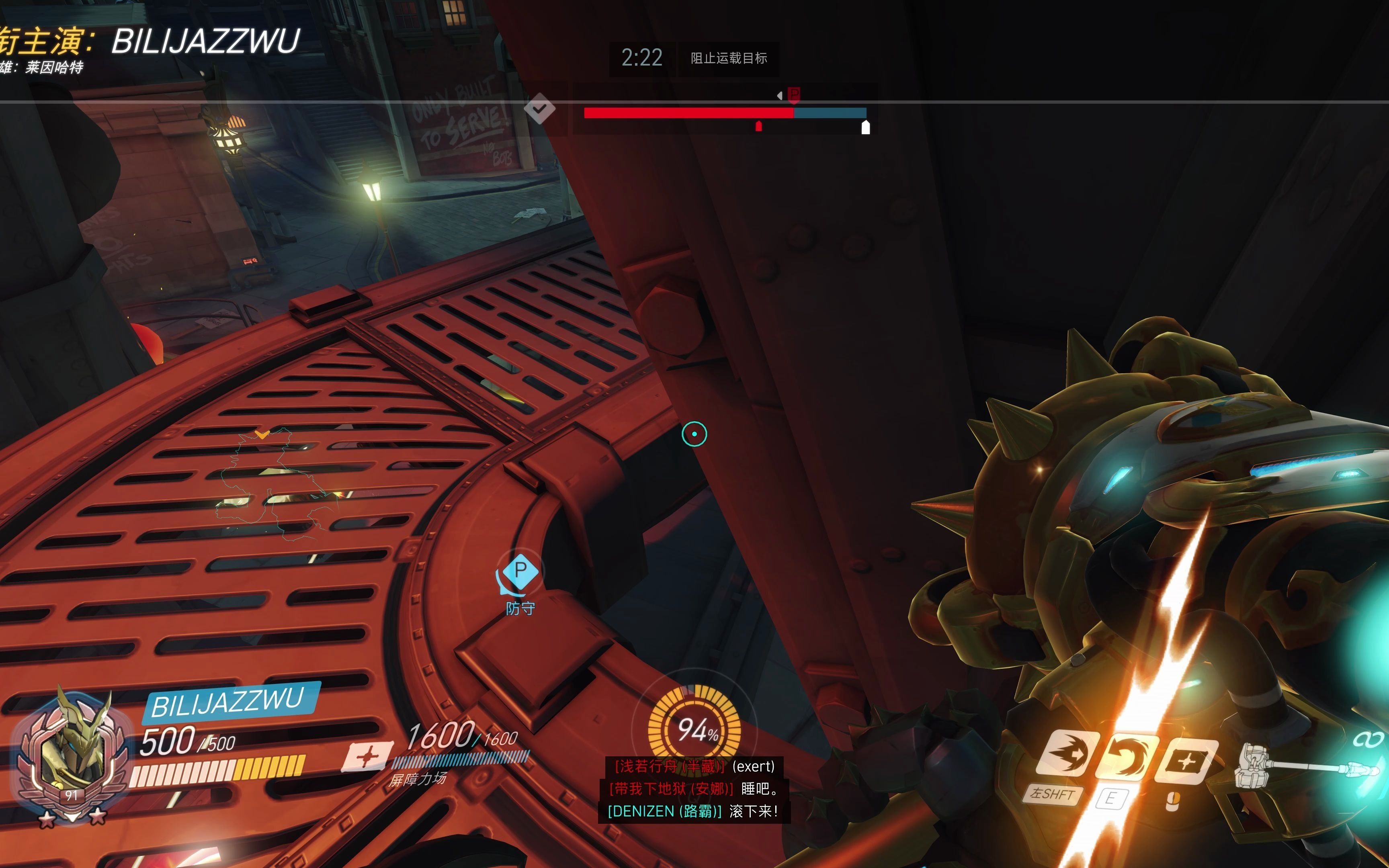Click the checkmark diamond beside the payload bar
The image size is (1389, 868).
(539, 108)
